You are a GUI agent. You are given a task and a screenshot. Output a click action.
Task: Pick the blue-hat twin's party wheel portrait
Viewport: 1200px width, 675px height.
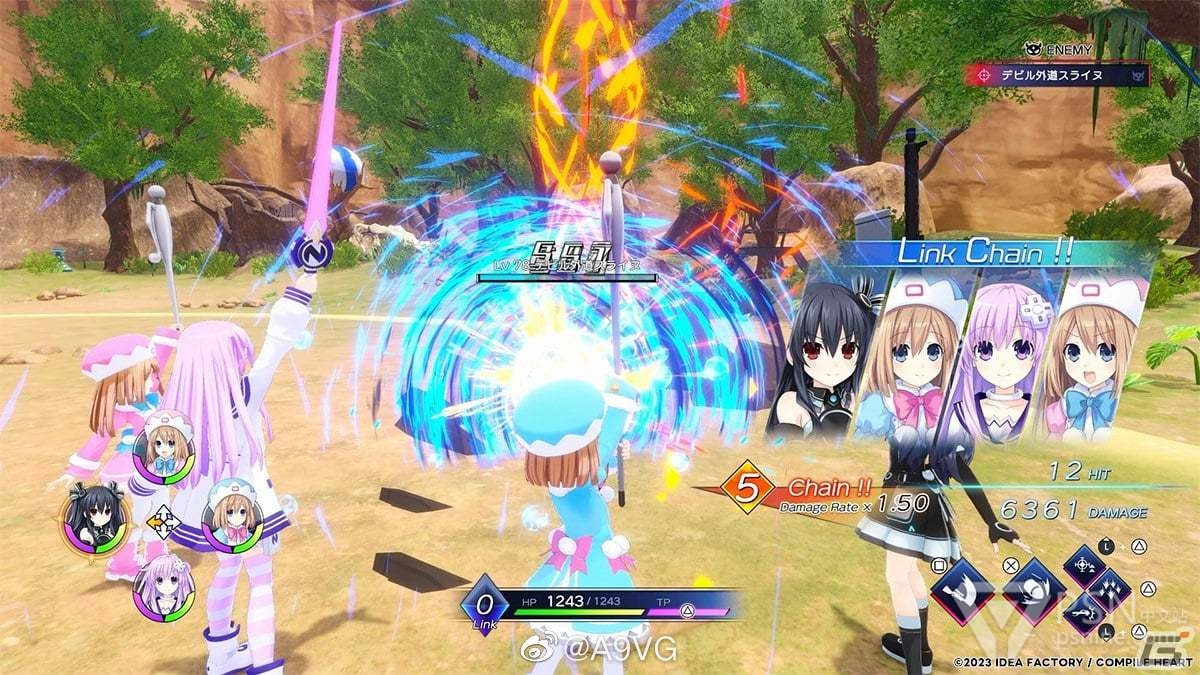click(231, 513)
